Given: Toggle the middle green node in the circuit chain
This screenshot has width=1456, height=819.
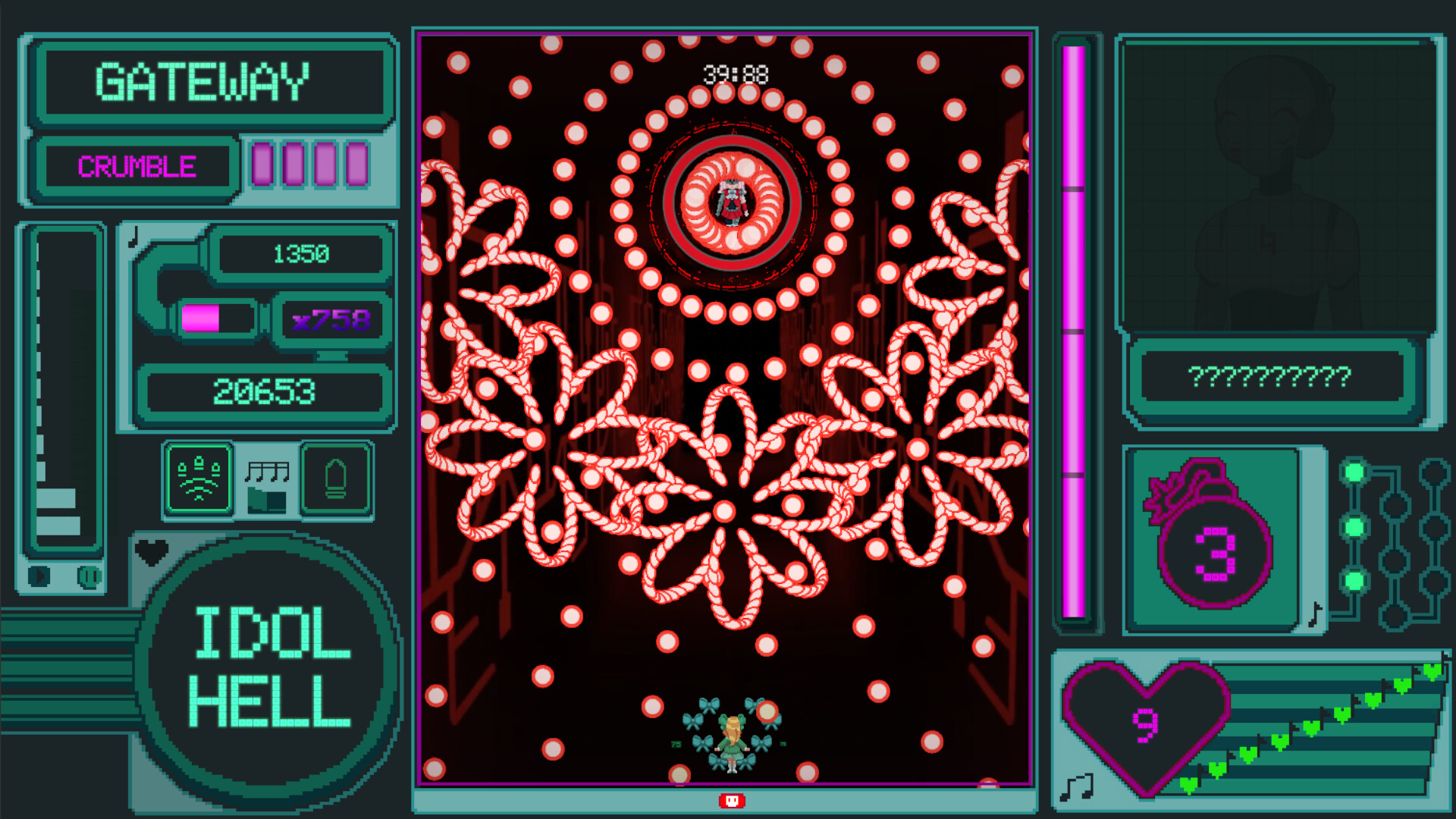Looking at the screenshot, I should (x=1354, y=526).
